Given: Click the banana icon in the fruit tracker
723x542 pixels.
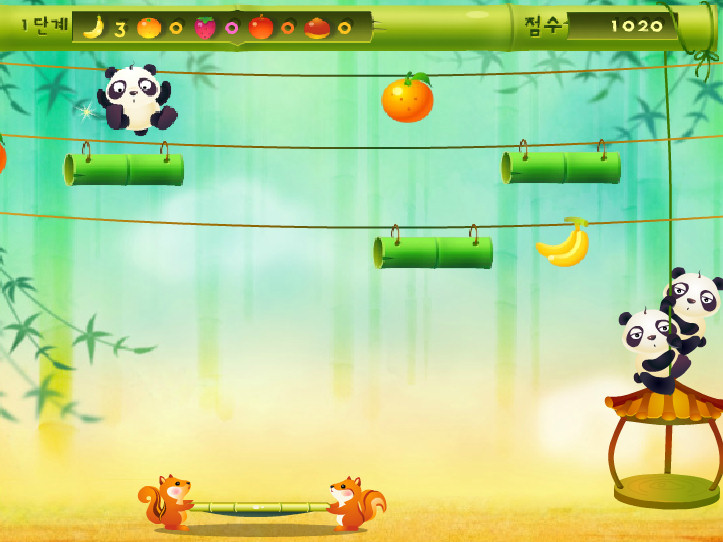Looking at the screenshot, I should point(94,27).
